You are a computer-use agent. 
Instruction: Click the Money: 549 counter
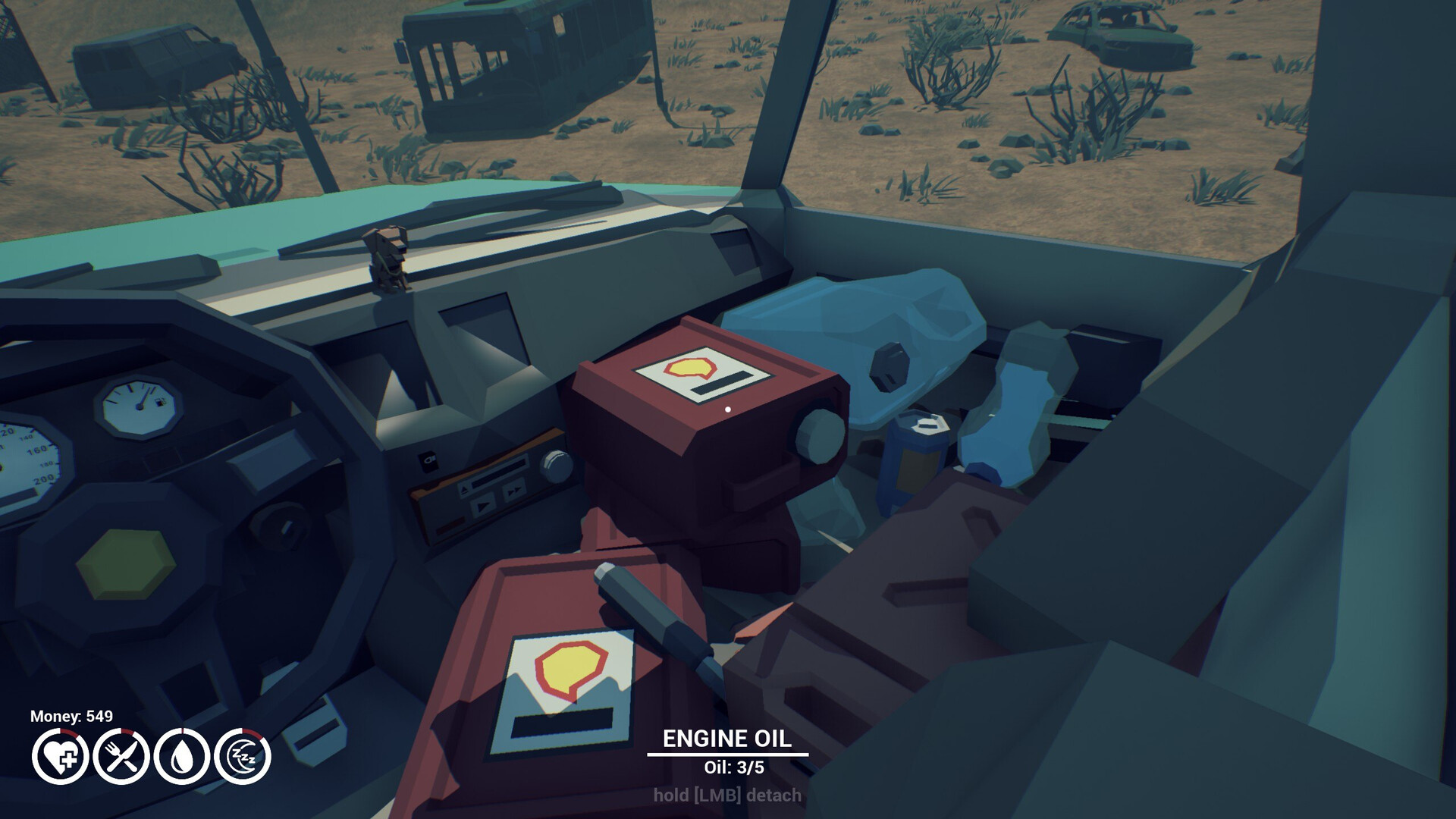click(71, 716)
